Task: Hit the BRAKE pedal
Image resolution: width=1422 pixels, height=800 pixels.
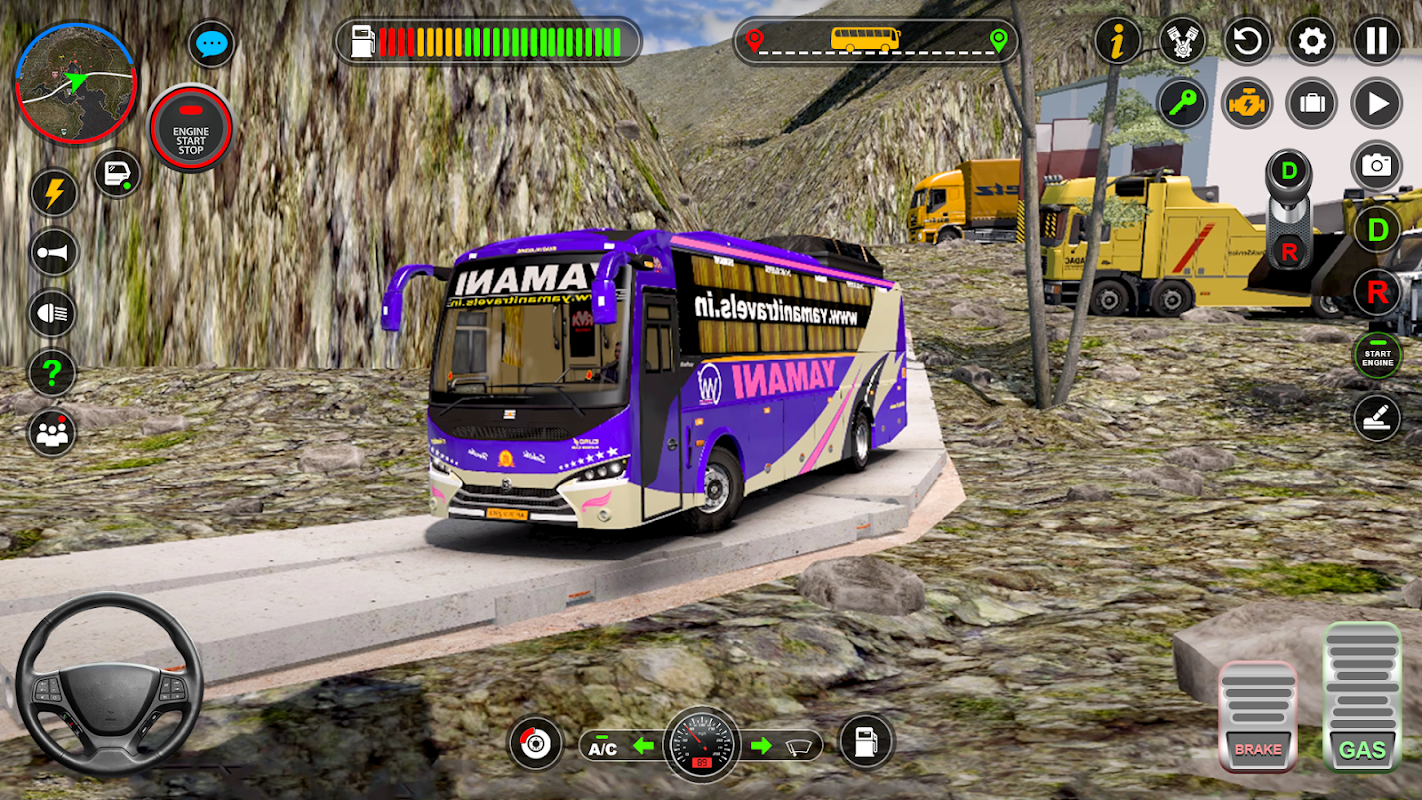Action: pyautogui.click(x=1257, y=716)
